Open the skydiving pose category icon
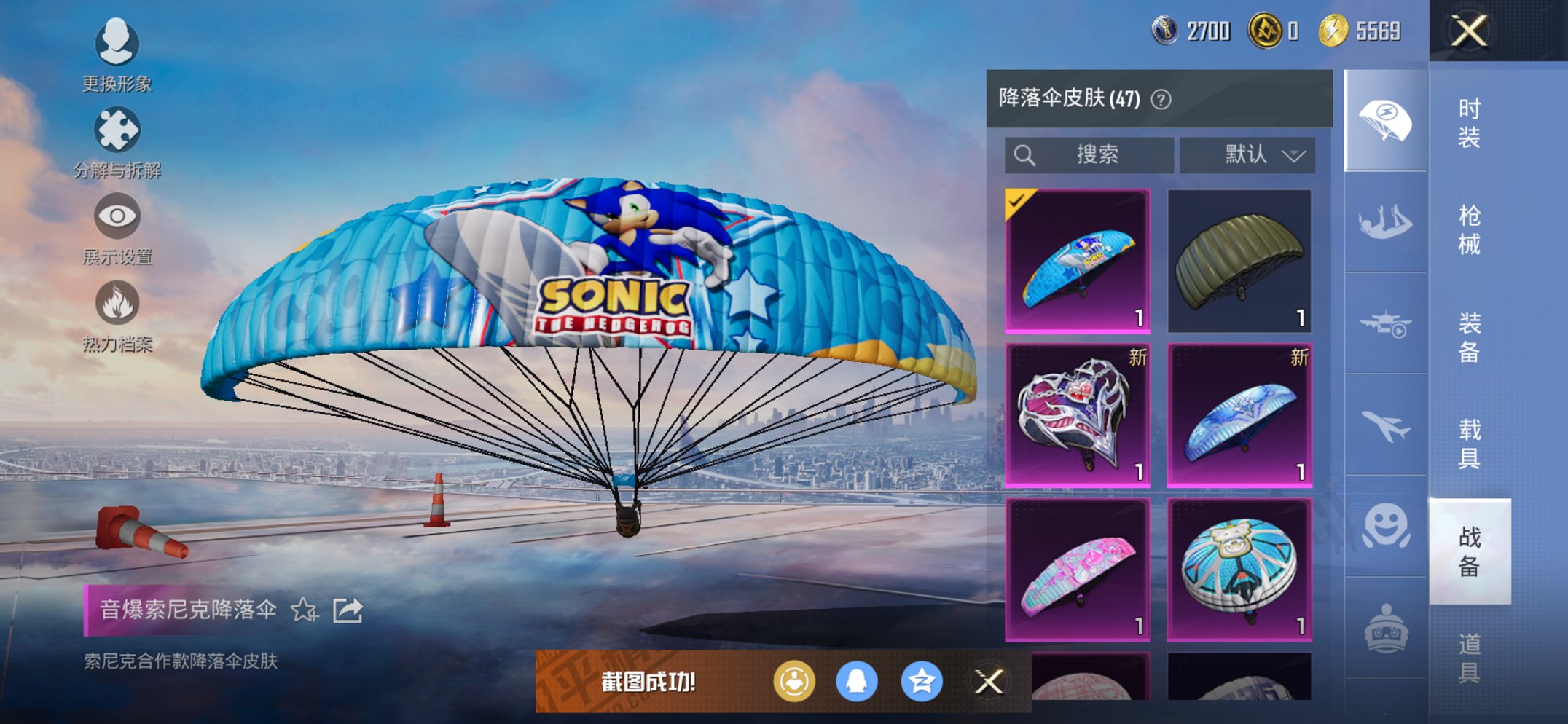The height and width of the screenshot is (724, 1568). coord(1384,219)
